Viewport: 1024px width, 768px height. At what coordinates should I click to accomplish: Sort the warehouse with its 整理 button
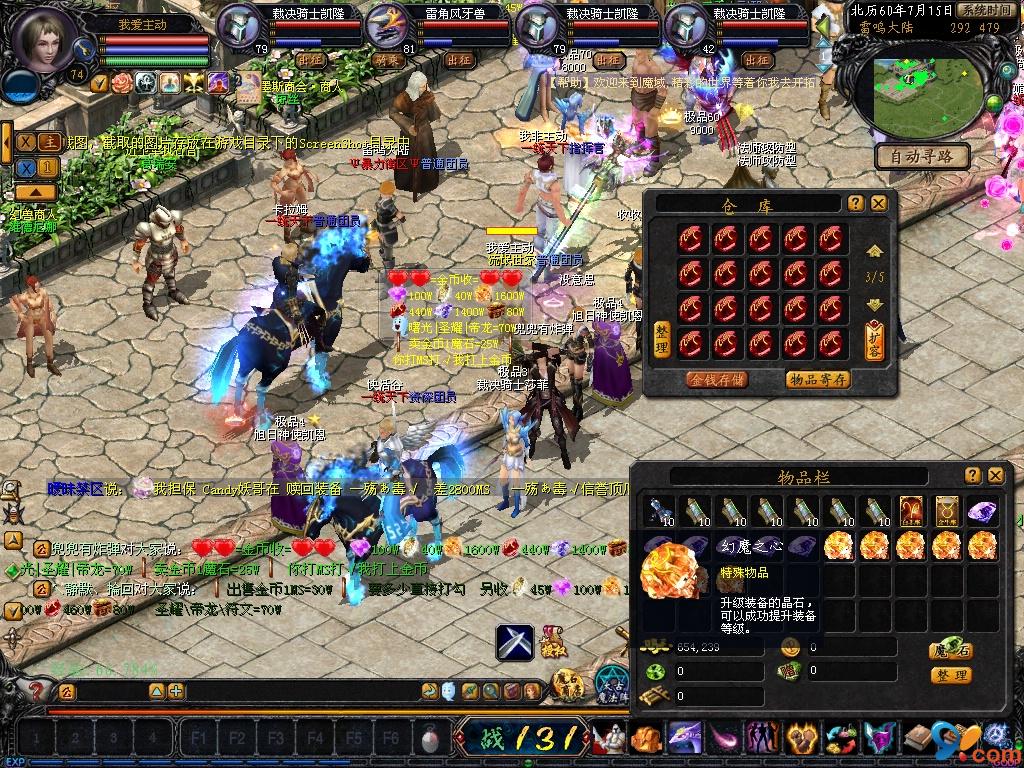661,339
